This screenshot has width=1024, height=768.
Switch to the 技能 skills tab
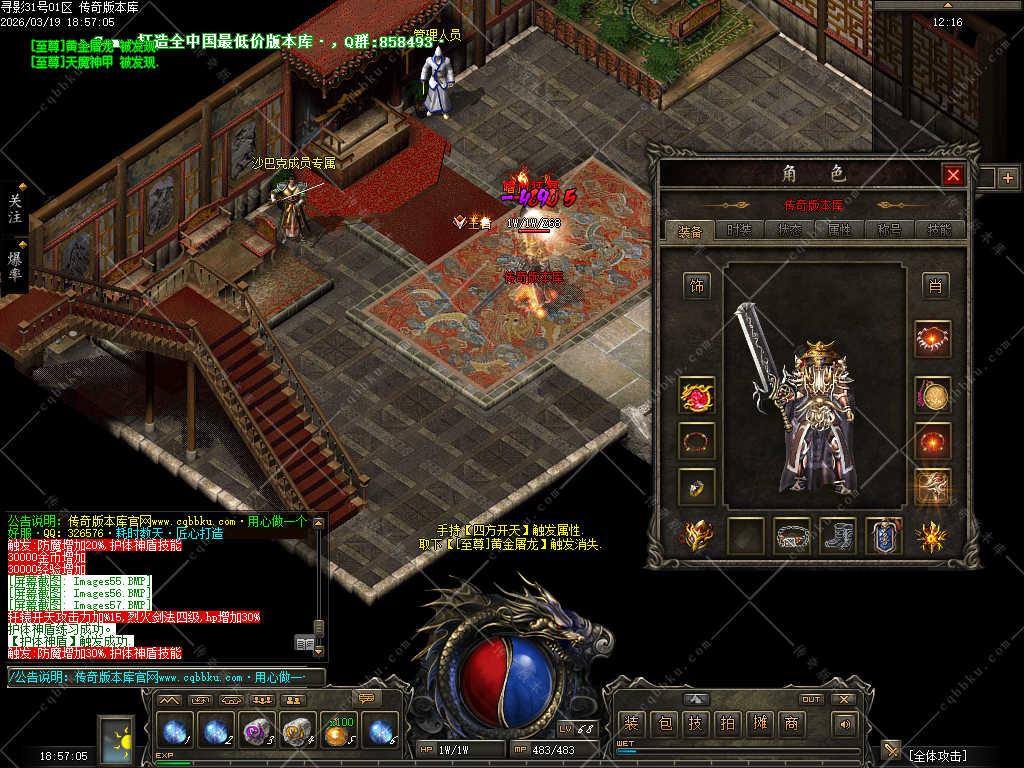(x=940, y=230)
